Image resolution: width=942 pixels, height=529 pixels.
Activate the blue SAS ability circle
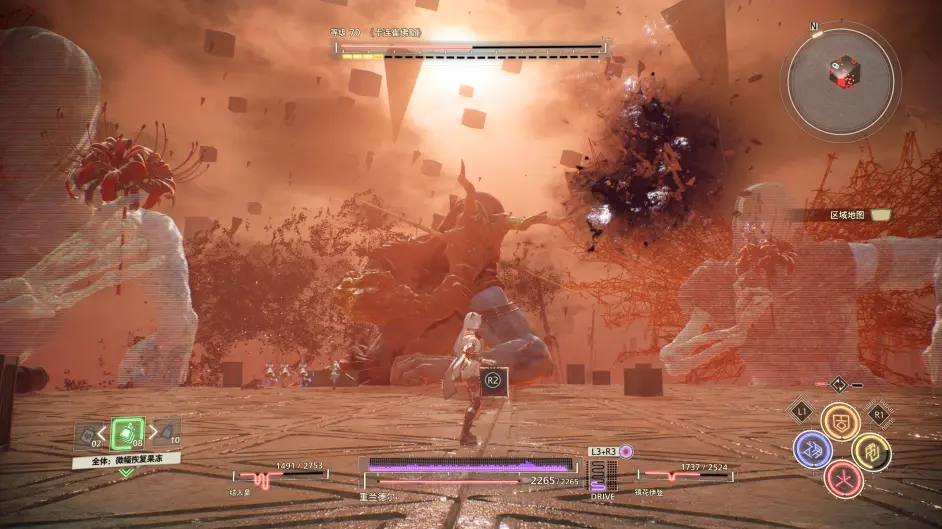pos(813,450)
